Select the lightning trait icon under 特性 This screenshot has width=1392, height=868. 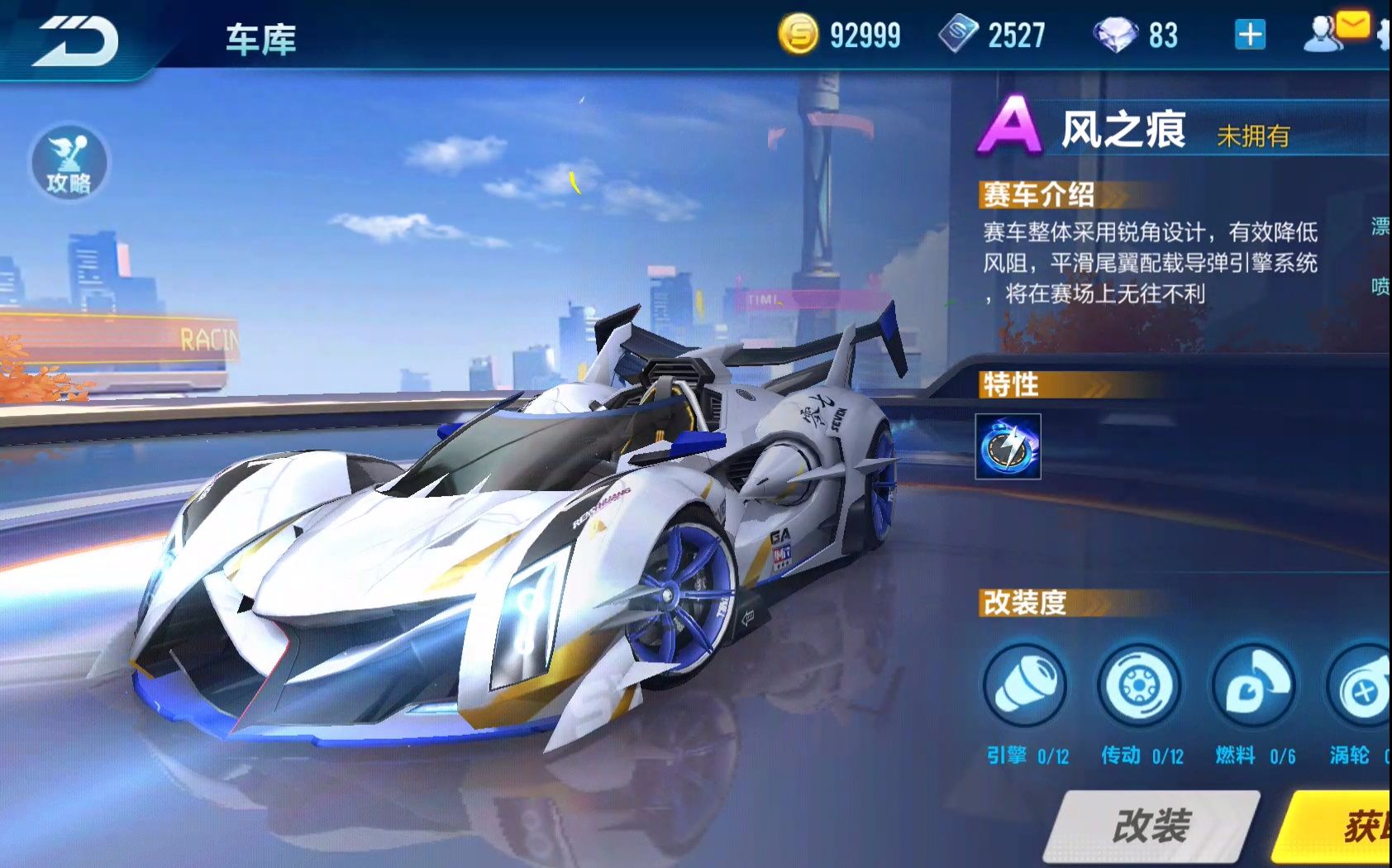pos(1008,447)
